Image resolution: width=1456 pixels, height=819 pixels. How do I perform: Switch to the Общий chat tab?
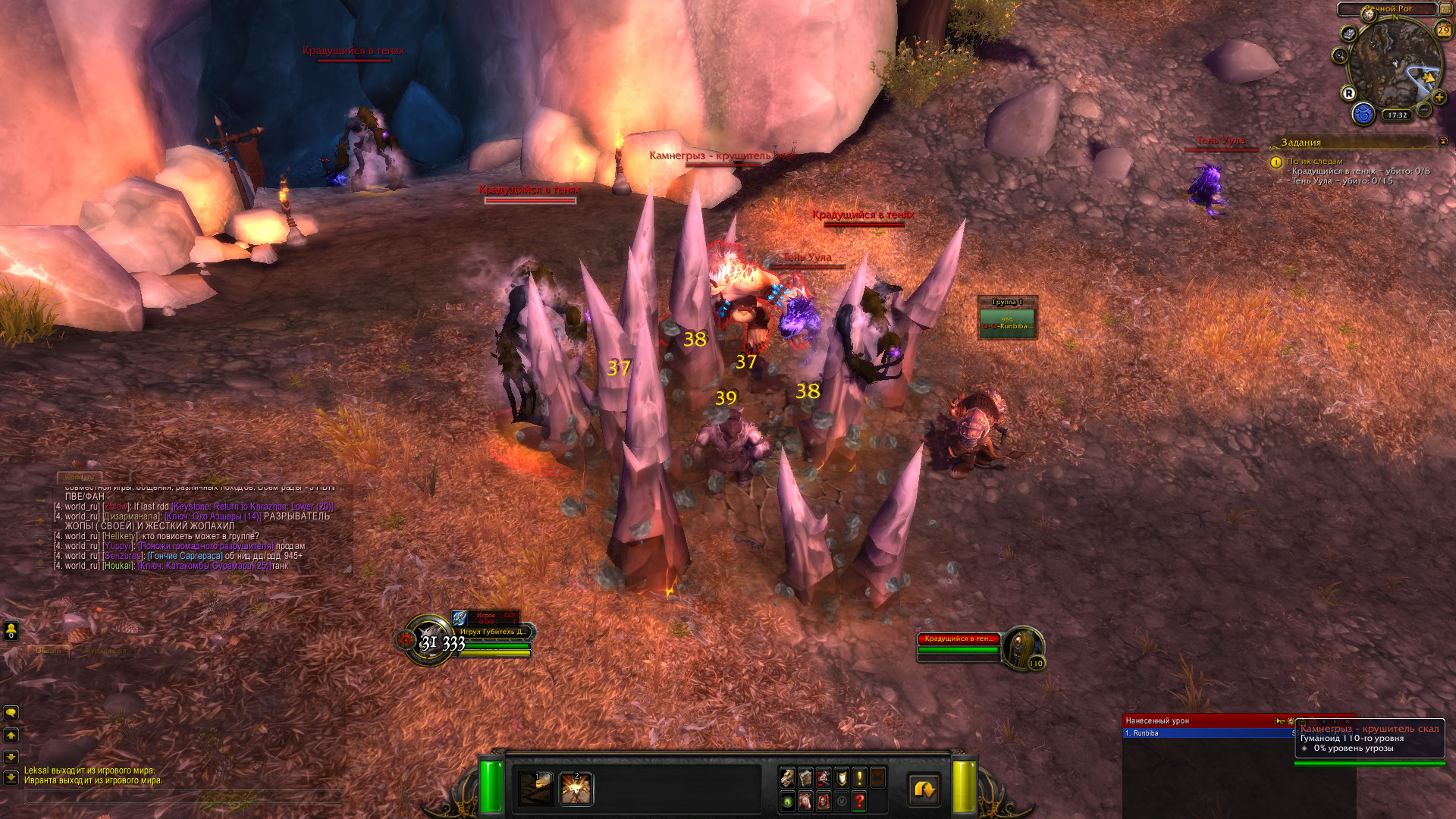point(49,651)
